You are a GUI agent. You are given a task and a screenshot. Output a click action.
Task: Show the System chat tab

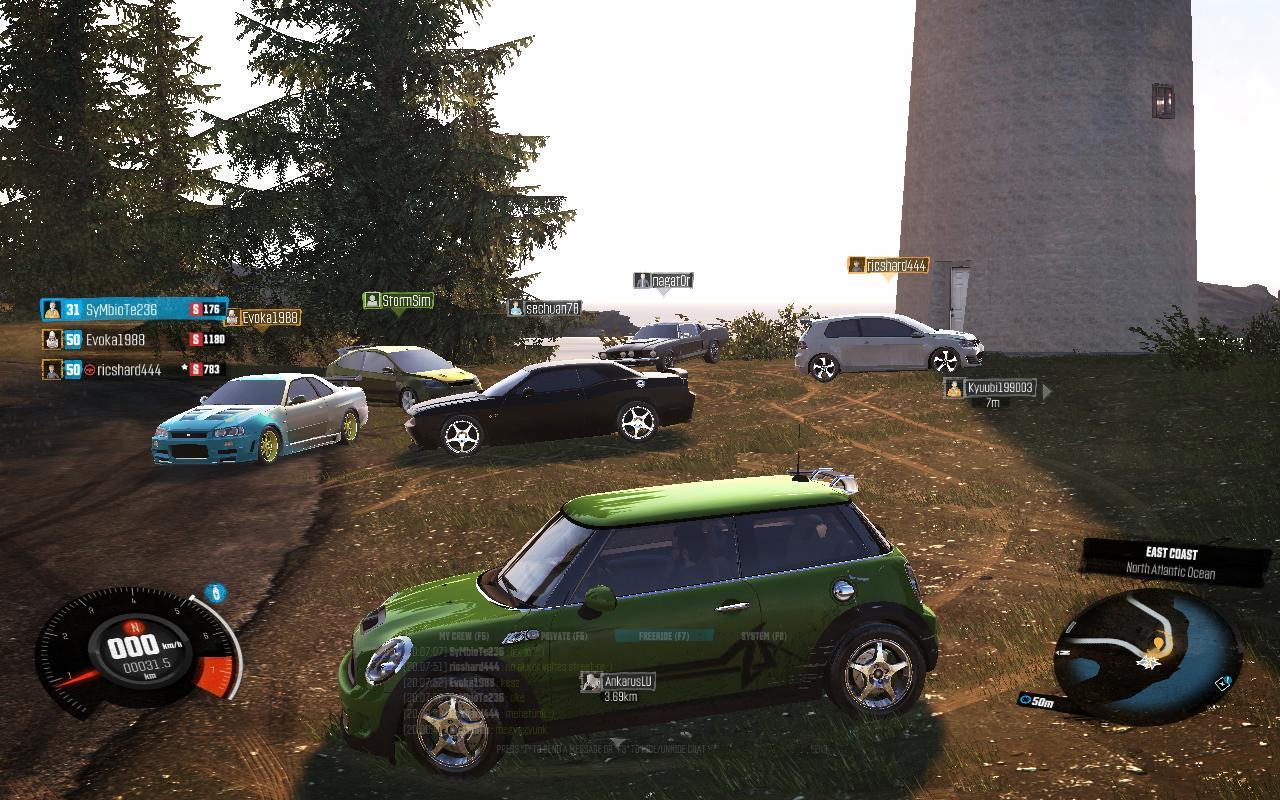(763, 636)
